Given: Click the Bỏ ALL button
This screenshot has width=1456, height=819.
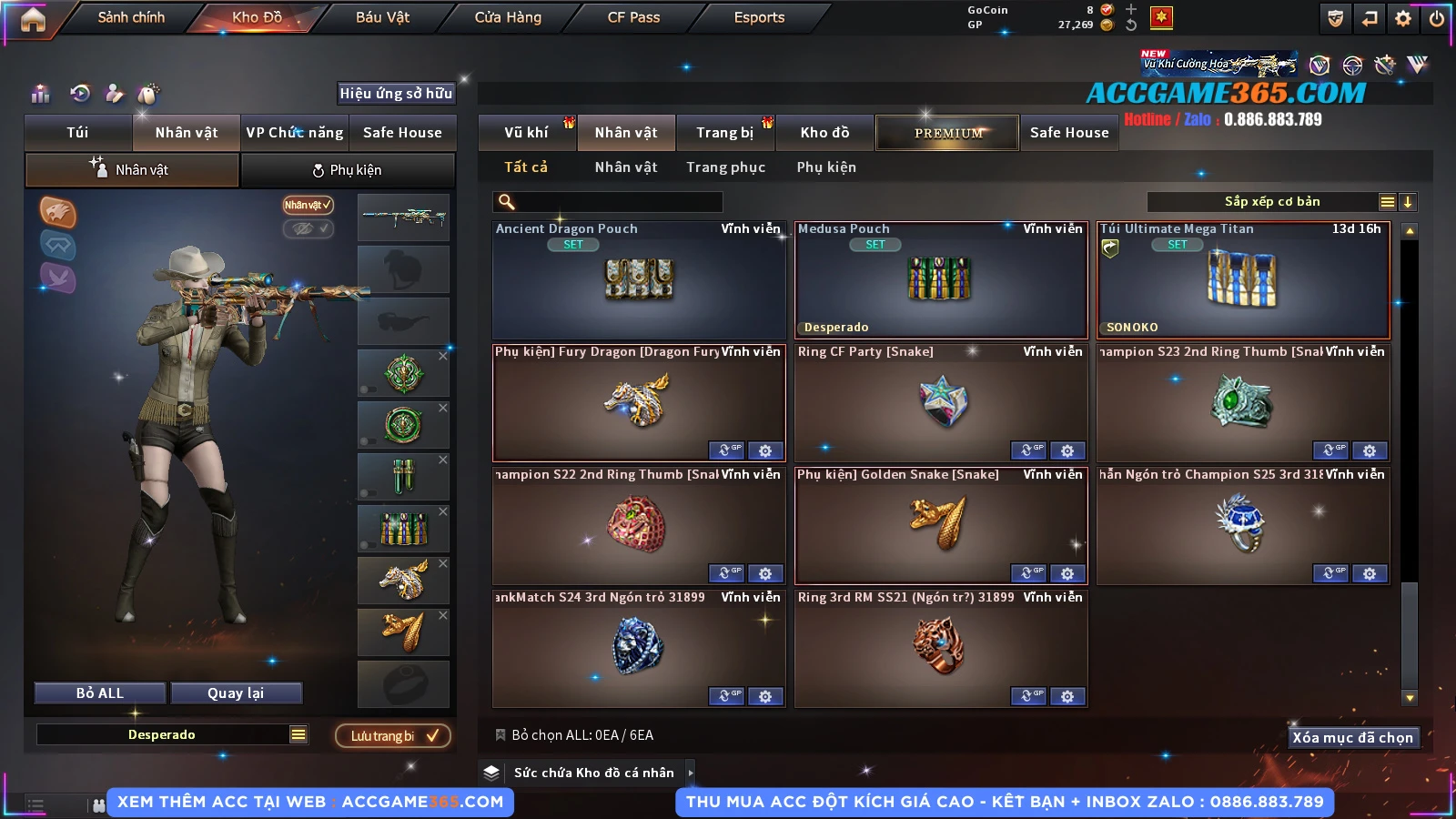Looking at the screenshot, I should (100, 693).
